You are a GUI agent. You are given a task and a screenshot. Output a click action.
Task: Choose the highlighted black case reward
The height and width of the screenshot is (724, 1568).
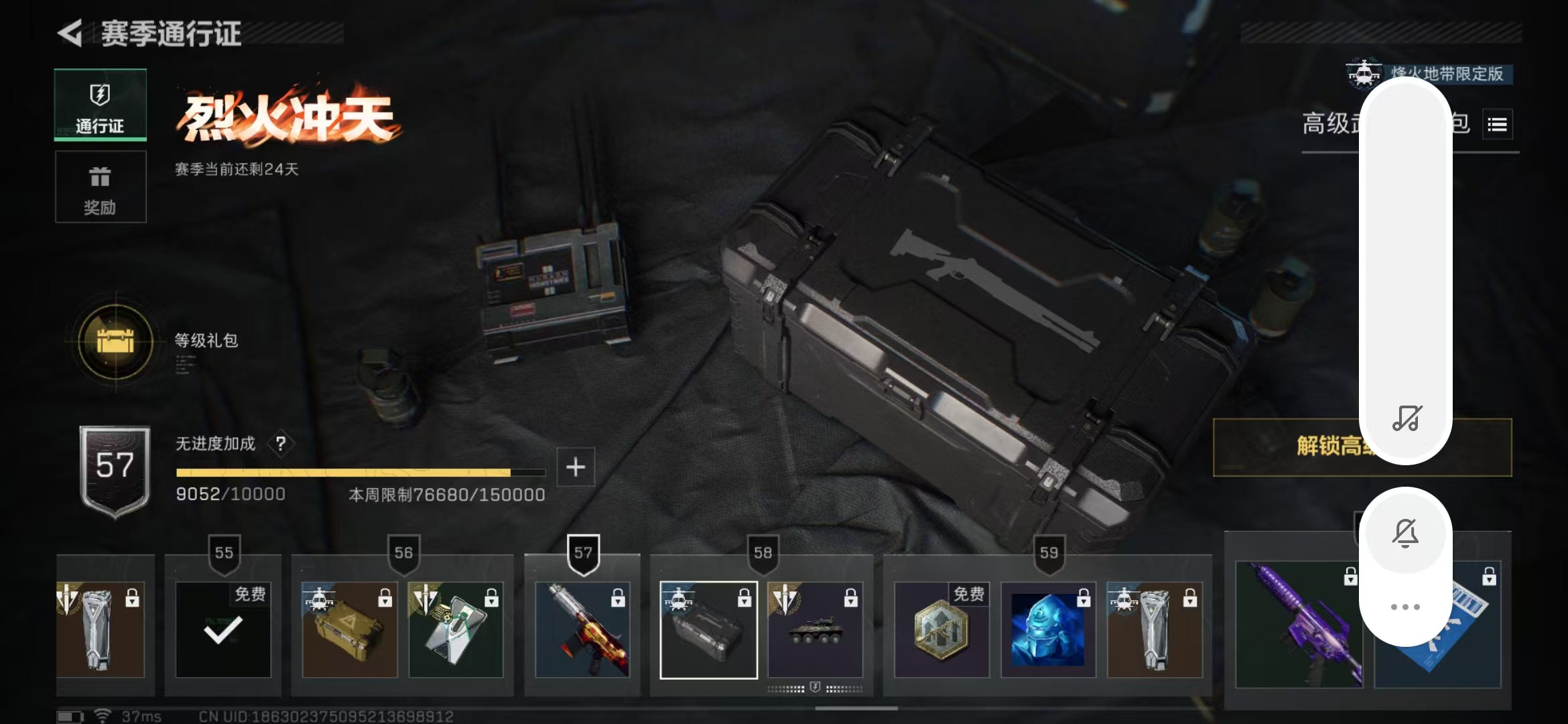click(x=708, y=629)
